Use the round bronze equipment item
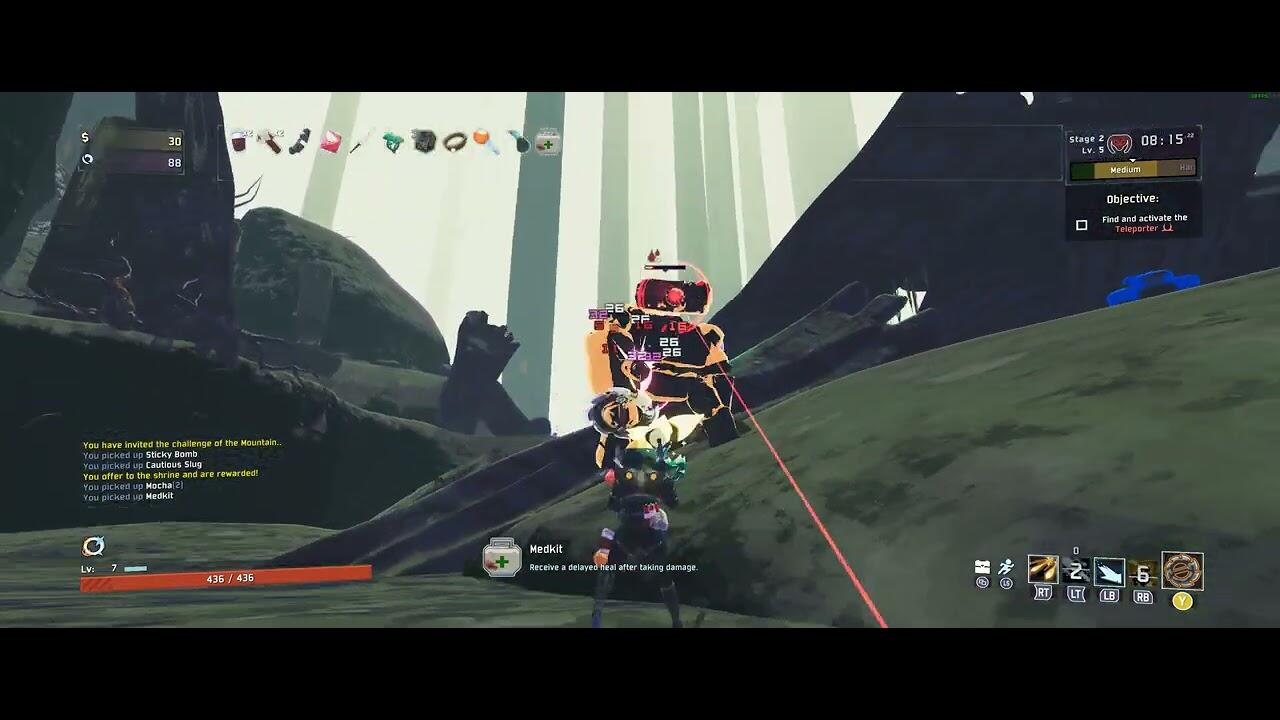Screen dimensions: 1280x720 (x=1182, y=571)
